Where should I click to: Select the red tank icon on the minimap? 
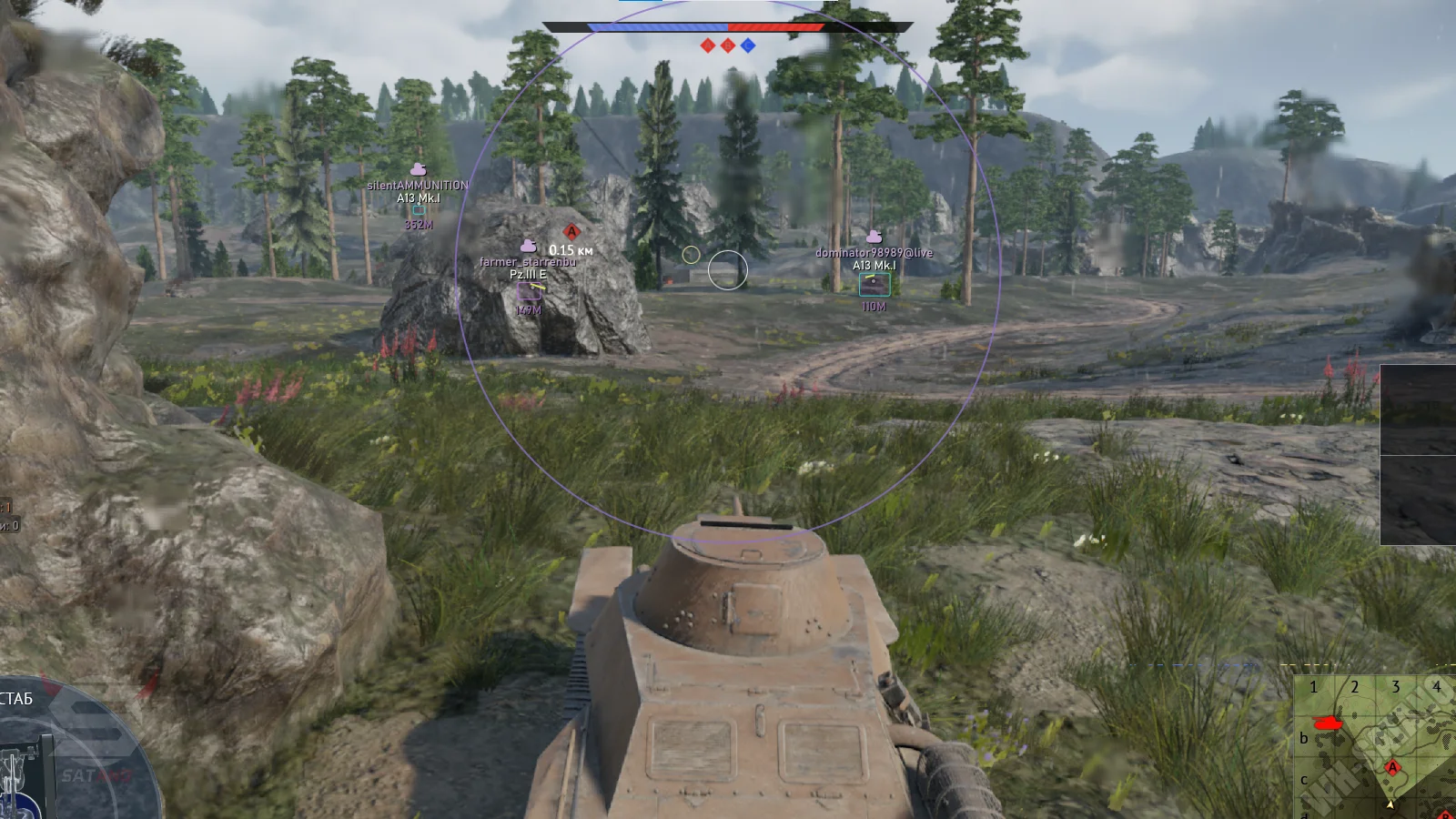pos(1328,723)
